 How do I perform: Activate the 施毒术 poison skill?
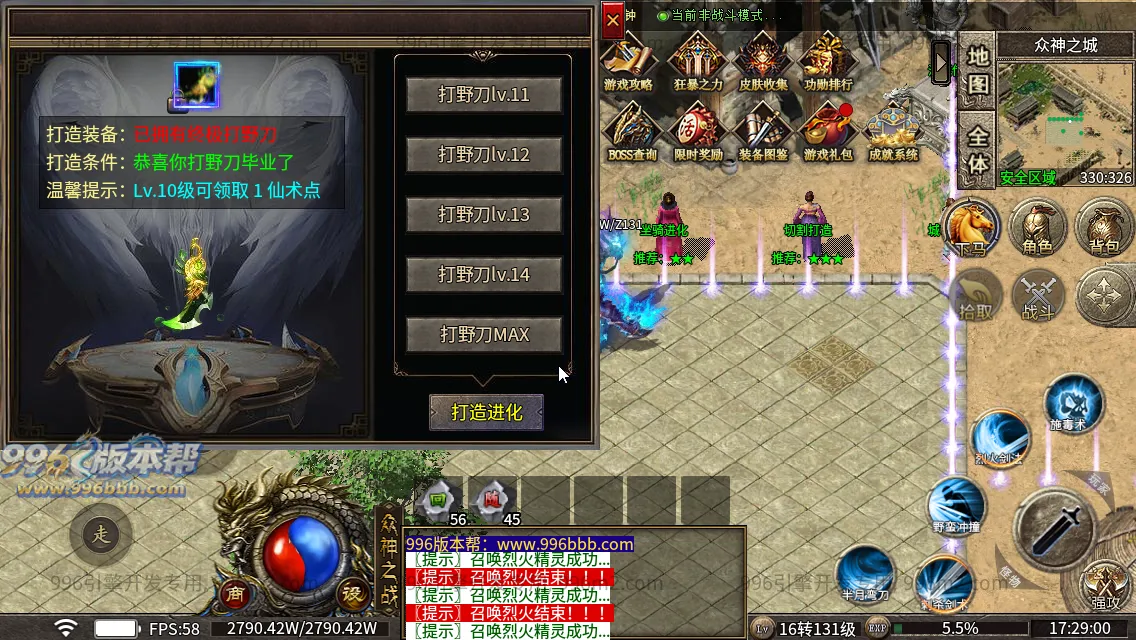coord(1074,404)
